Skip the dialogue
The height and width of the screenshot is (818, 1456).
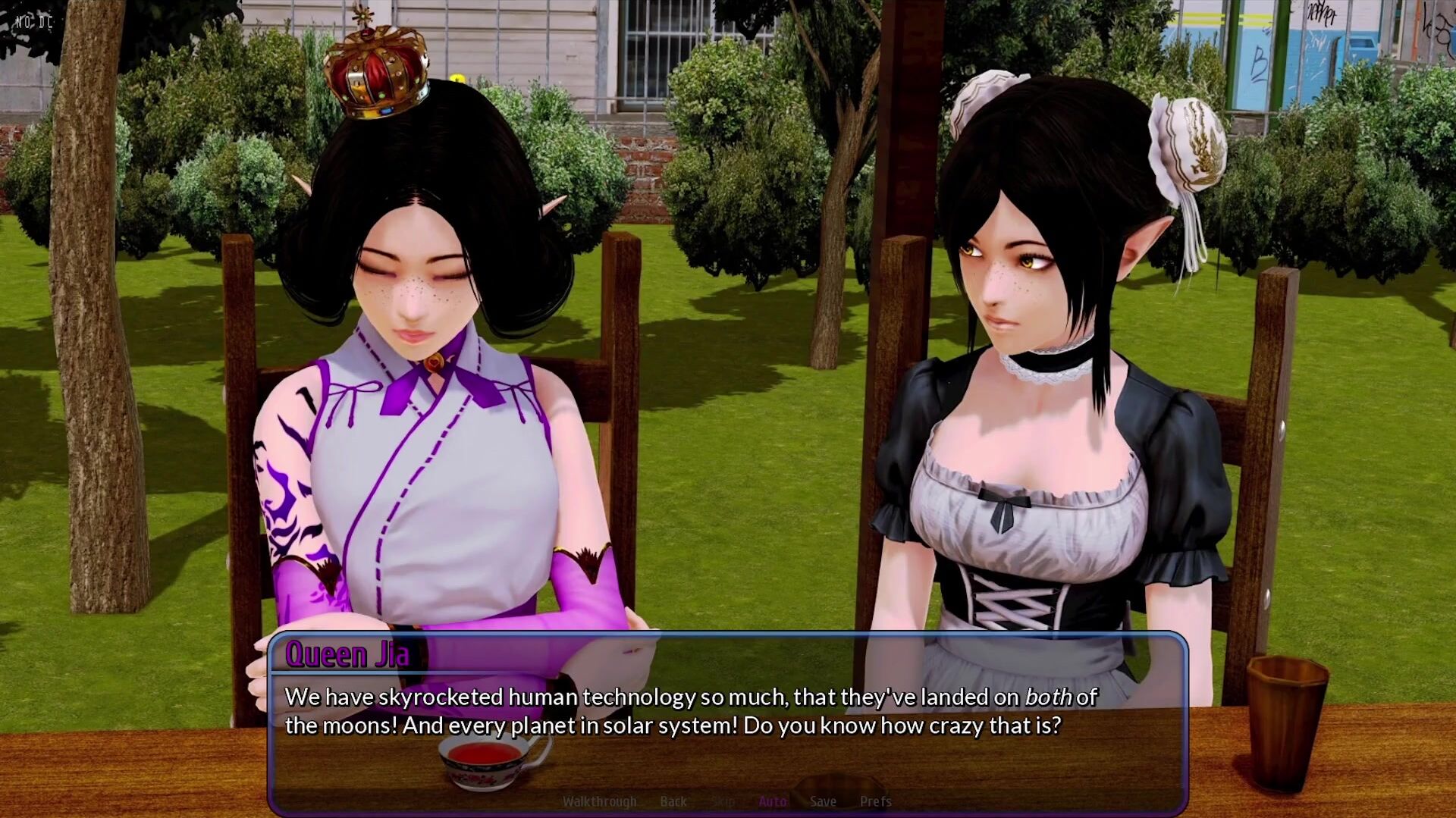click(x=723, y=801)
